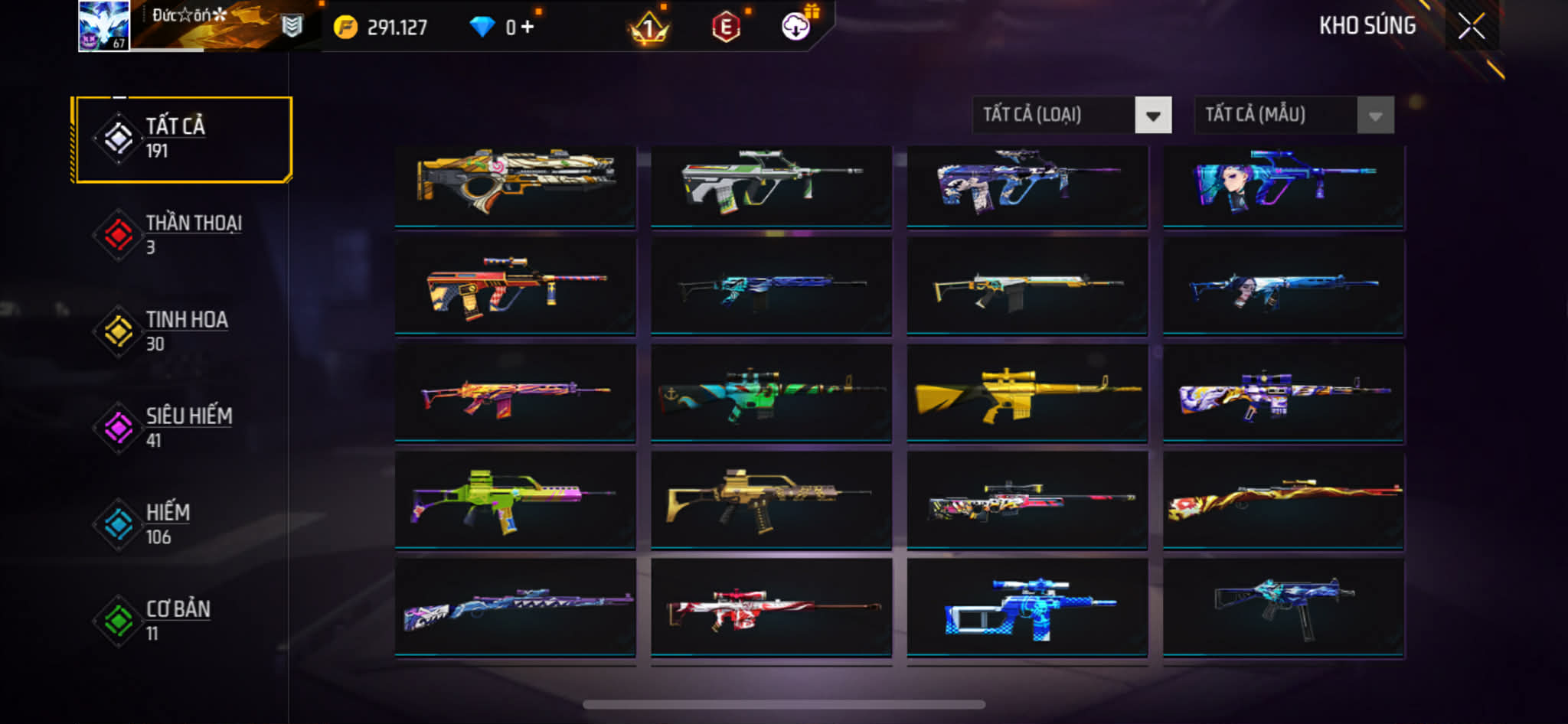Open the player profile avatar

[103, 26]
